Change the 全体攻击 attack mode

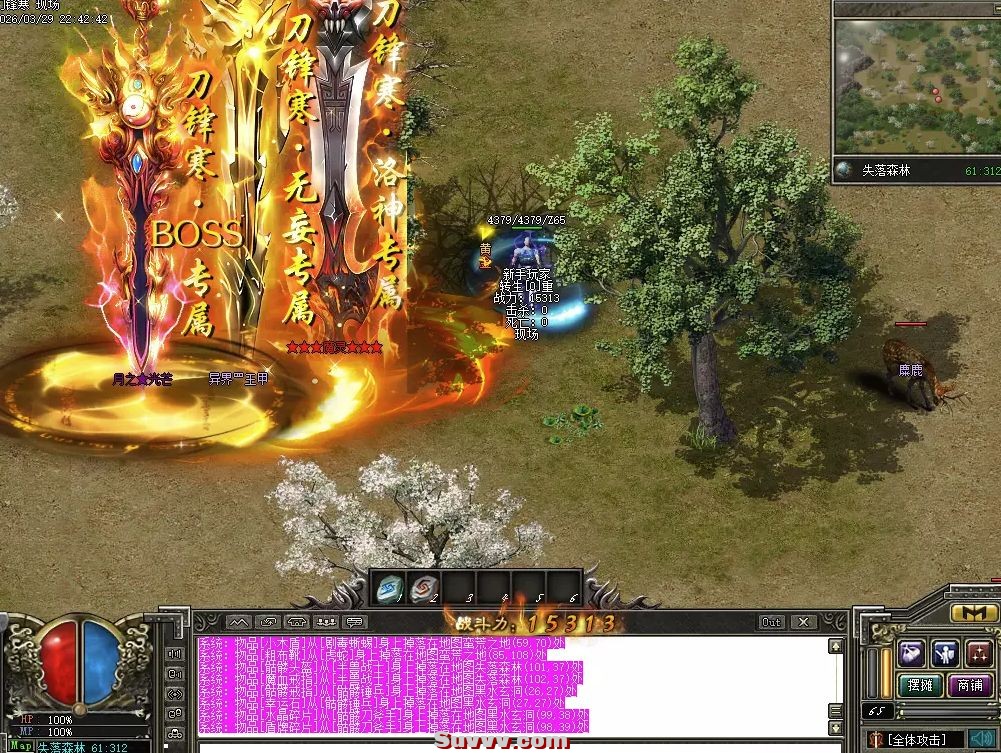917,740
